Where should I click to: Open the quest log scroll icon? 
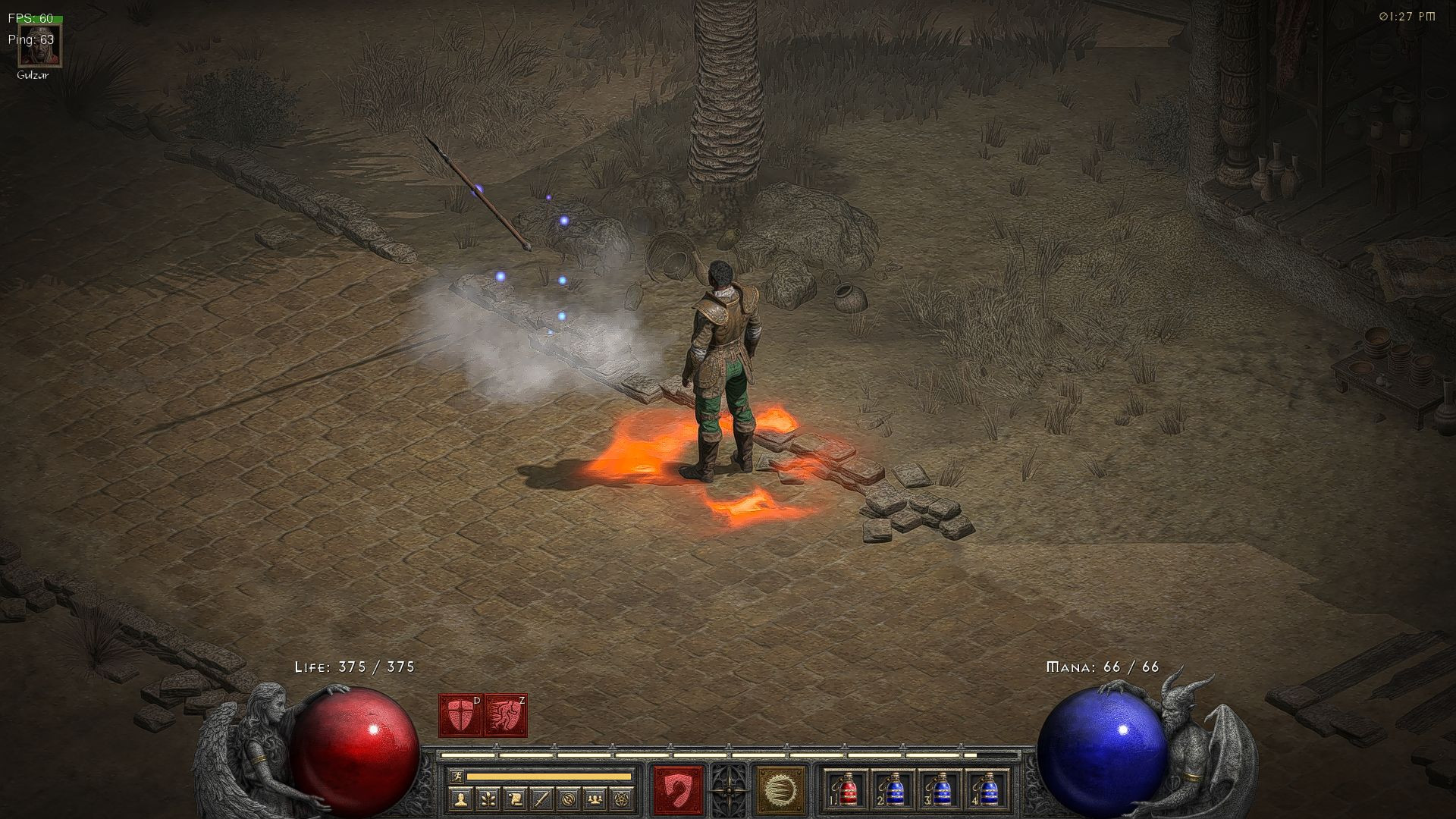click(x=513, y=799)
